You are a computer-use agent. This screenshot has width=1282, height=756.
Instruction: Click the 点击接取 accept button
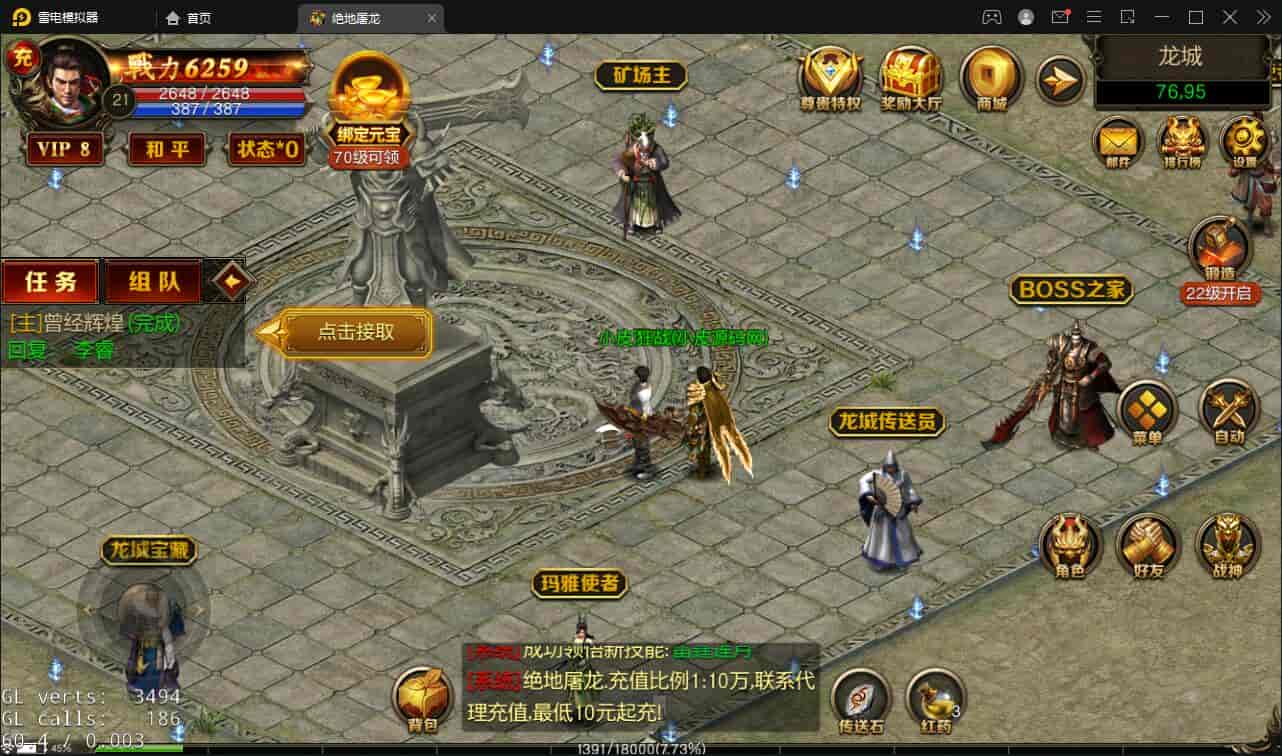[356, 333]
